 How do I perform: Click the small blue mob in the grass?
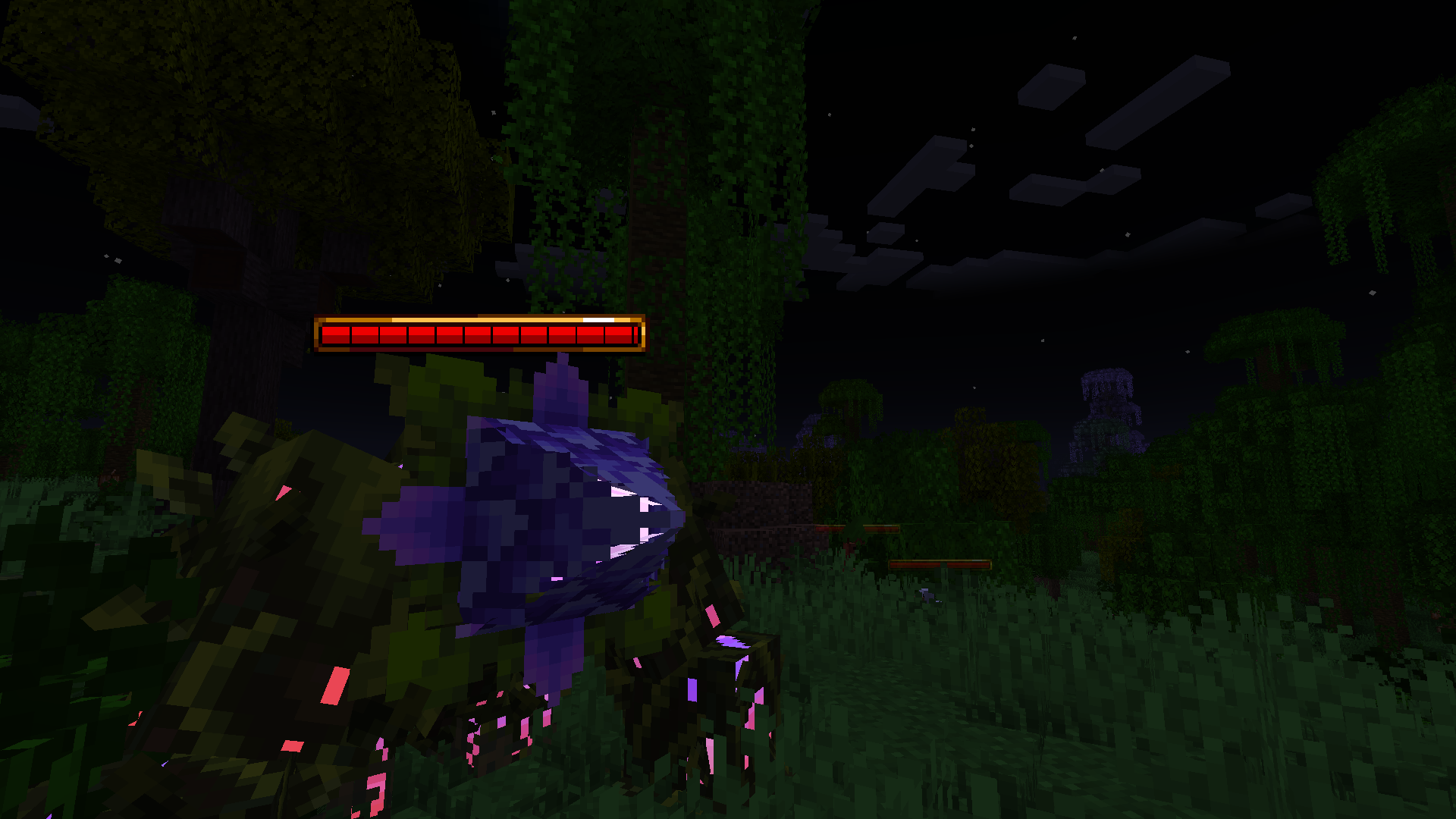(x=925, y=595)
